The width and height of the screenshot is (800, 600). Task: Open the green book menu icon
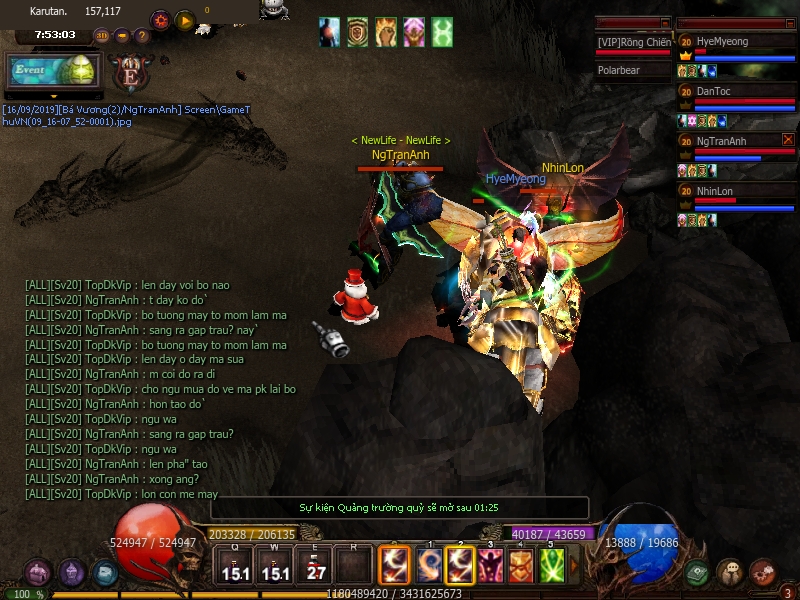[x=699, y=573]
